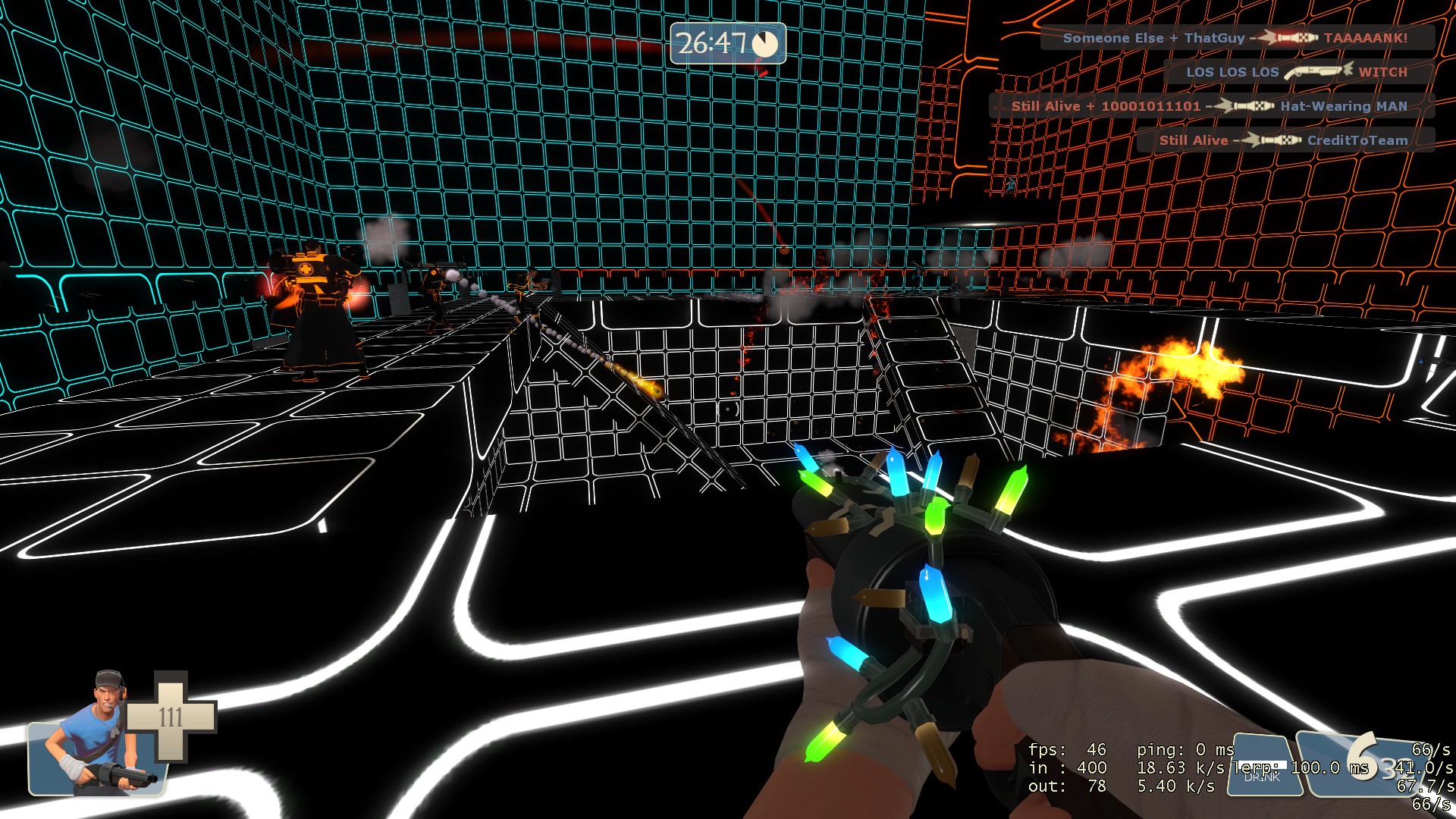
Task: Click the CreditToTeam kill feed entry
Action: tap(1285, 140)
